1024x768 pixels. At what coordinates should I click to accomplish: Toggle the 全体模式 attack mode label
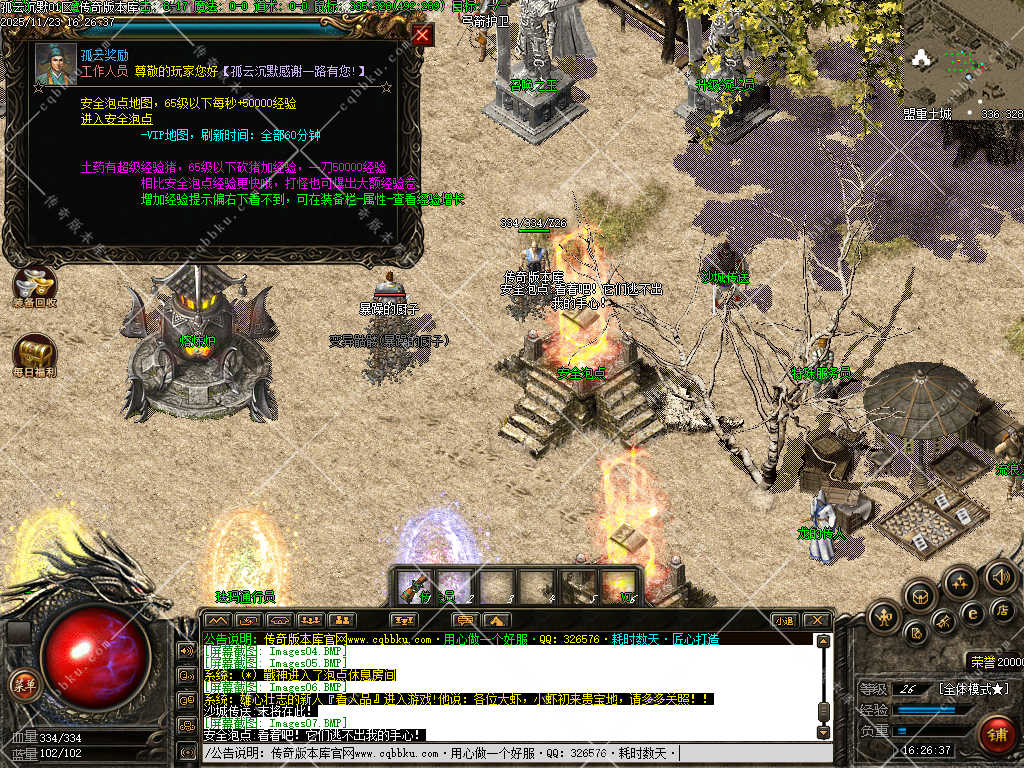pos(973,689)
